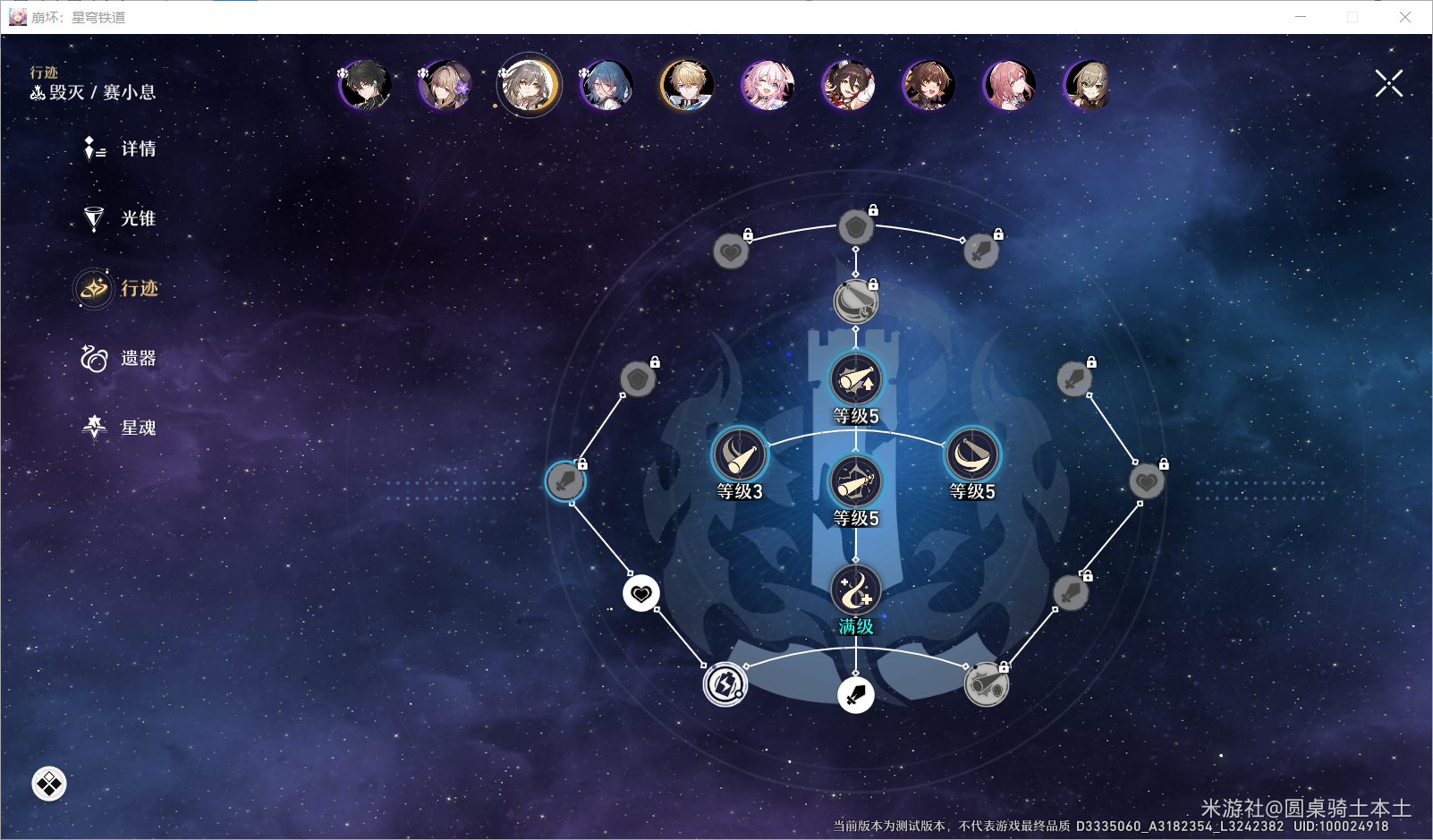1433x840 pixels.
Task: Minimize the game window
Action: [1301, 17]
